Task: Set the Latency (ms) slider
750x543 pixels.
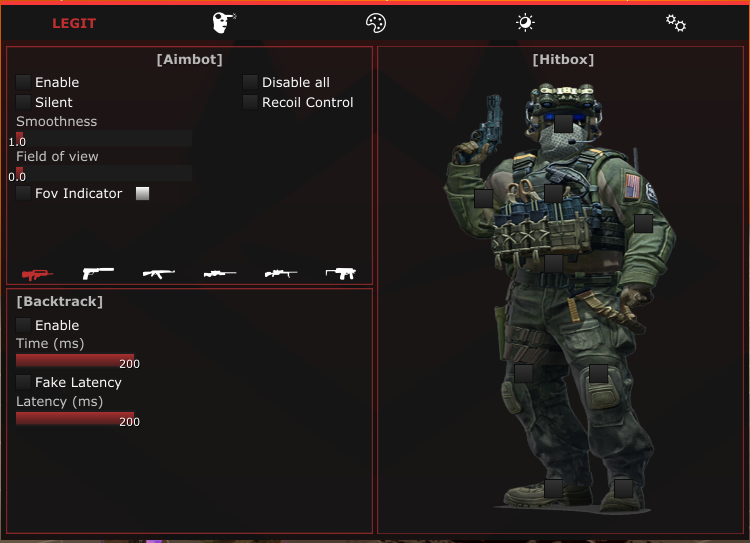Action: (75, 418)
